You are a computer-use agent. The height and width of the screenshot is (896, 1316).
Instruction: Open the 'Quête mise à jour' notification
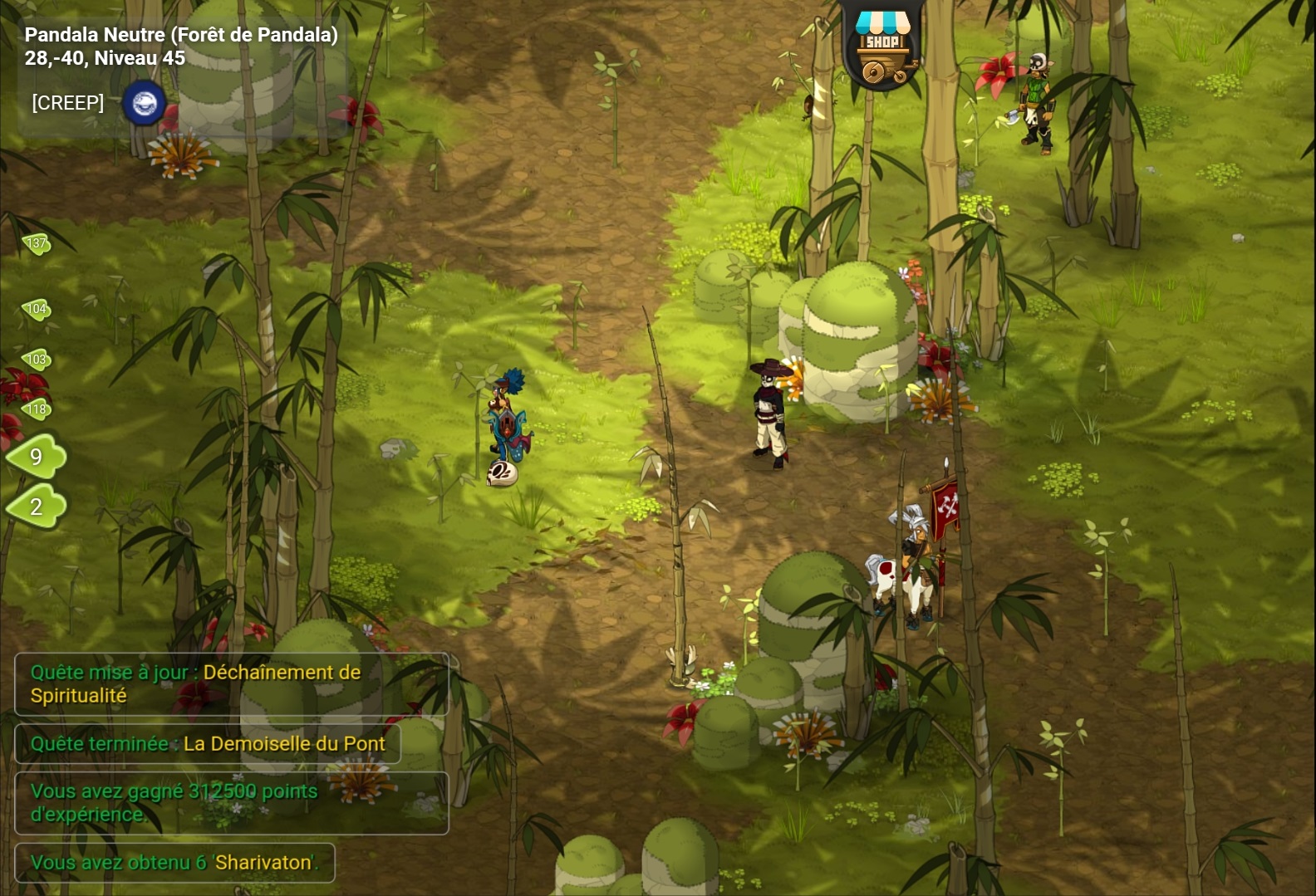(x=231, y=684)
